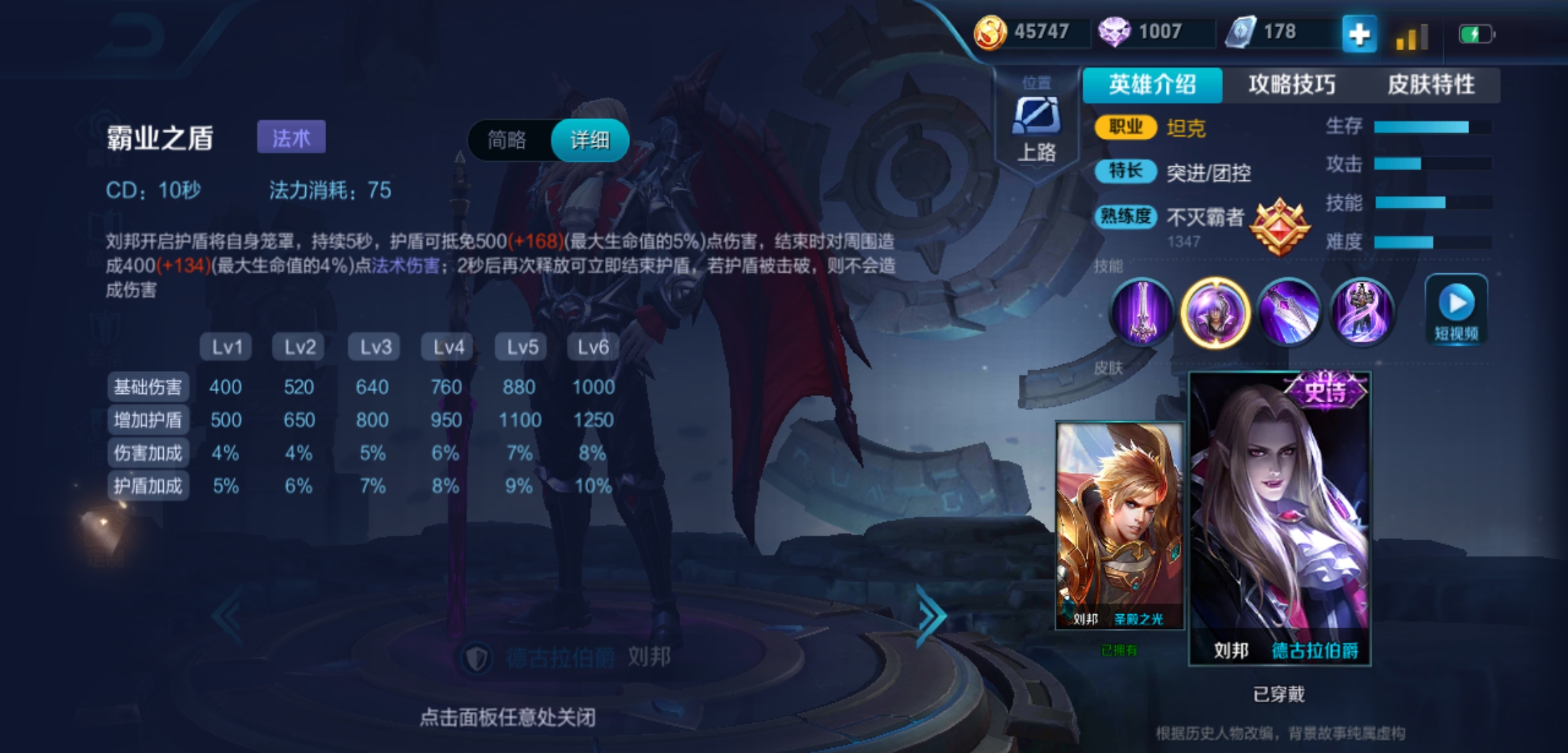Play the 短视频 short video
The image size is (1568, 753).
tap(1456, 310)
